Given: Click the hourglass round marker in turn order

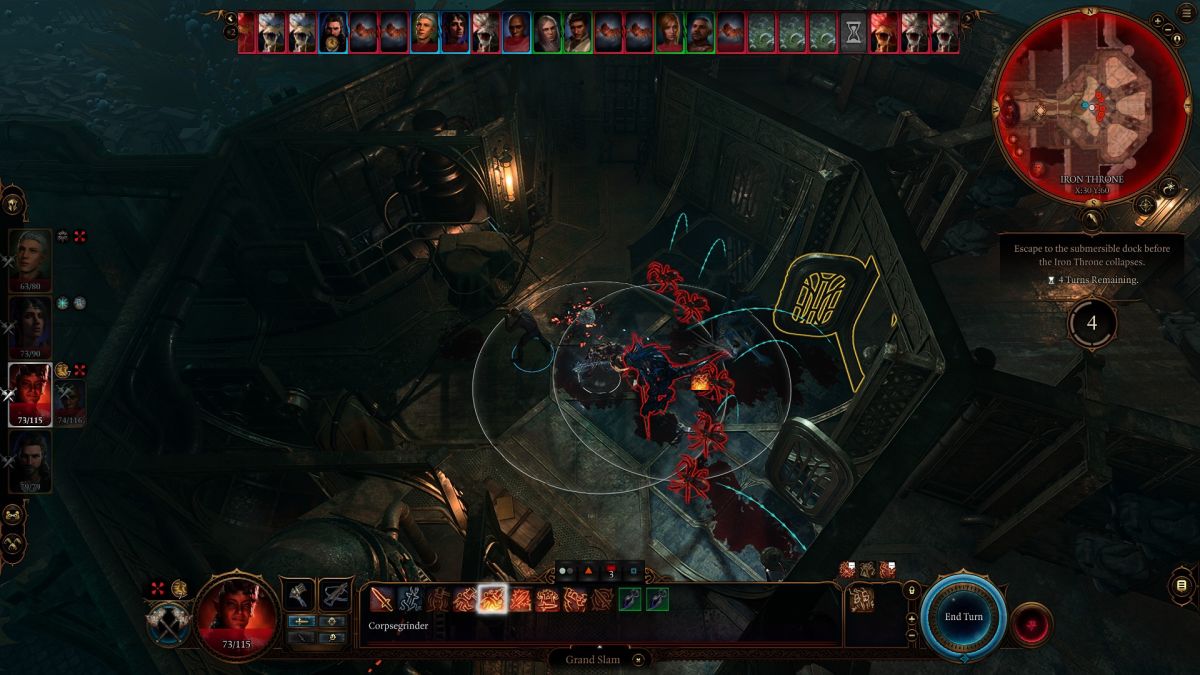Looking at the screenshot, I should [853, 33].
